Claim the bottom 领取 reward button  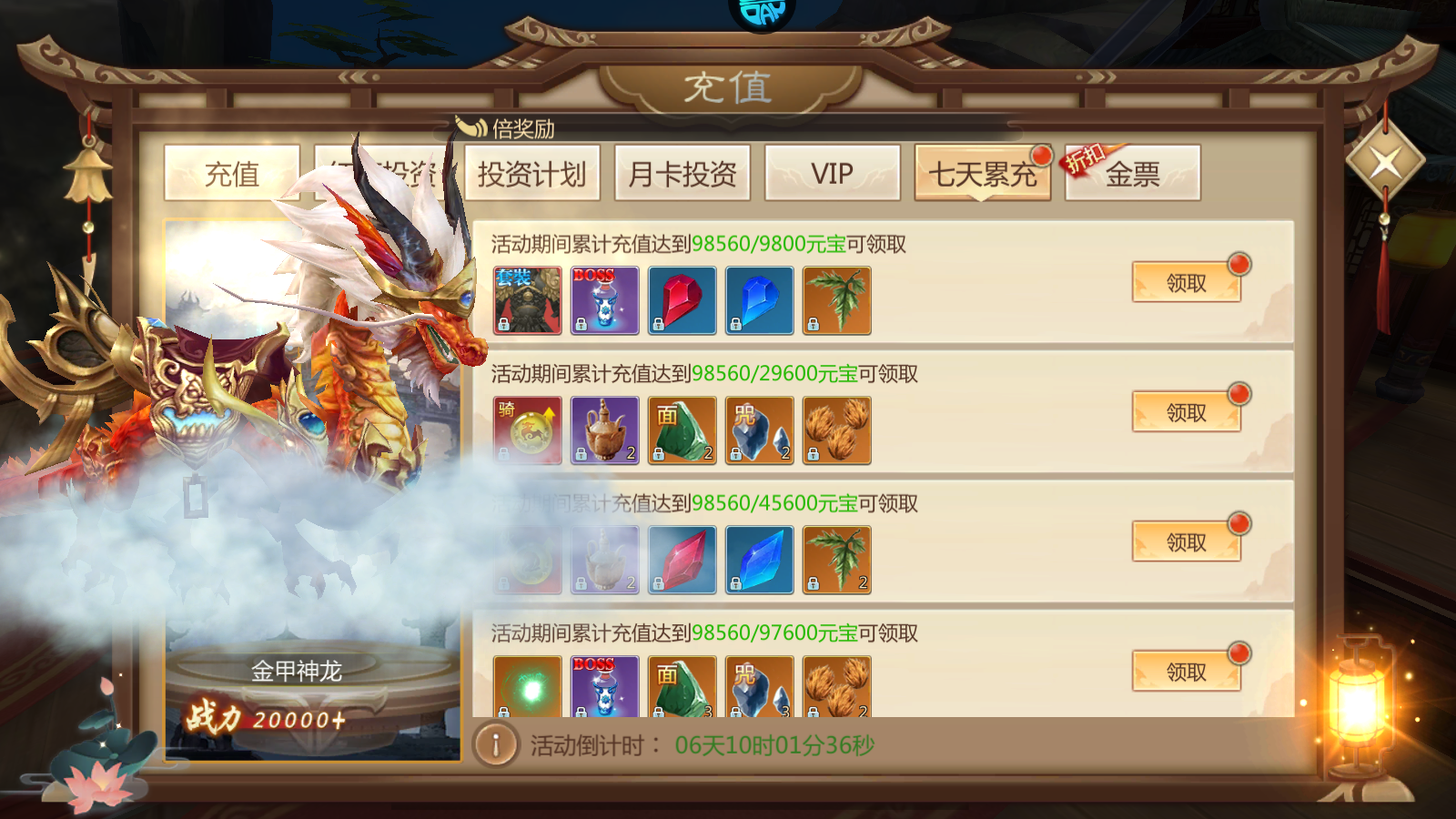pyautogui.click(x=1186, y=671)
